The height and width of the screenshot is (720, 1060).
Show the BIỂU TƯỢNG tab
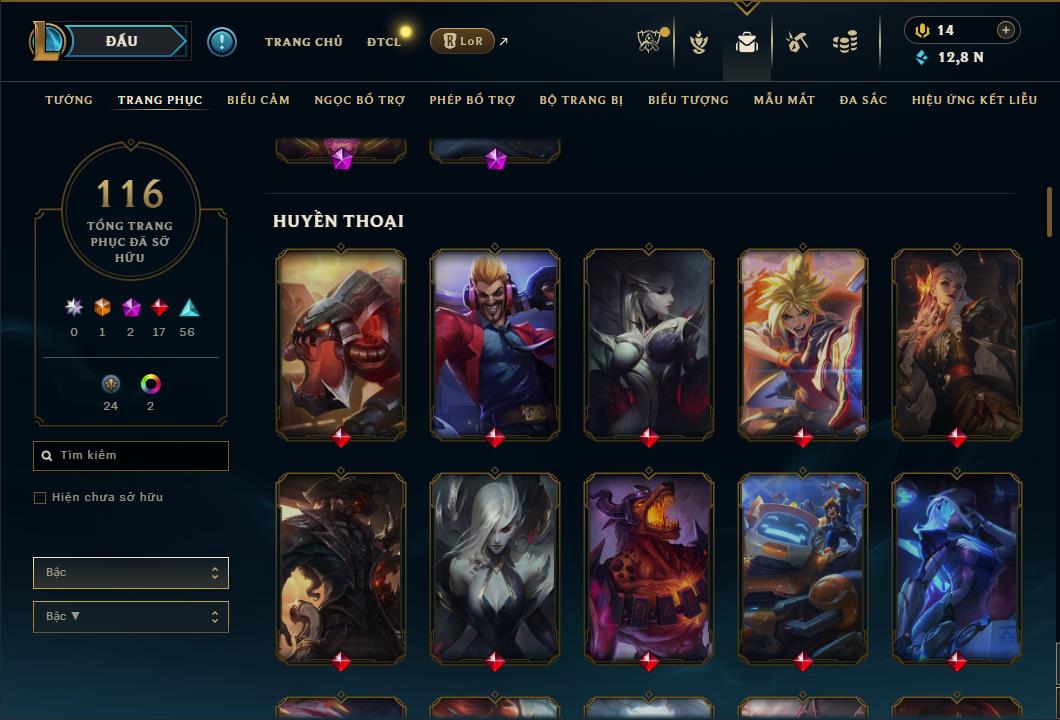coord(688,100)
